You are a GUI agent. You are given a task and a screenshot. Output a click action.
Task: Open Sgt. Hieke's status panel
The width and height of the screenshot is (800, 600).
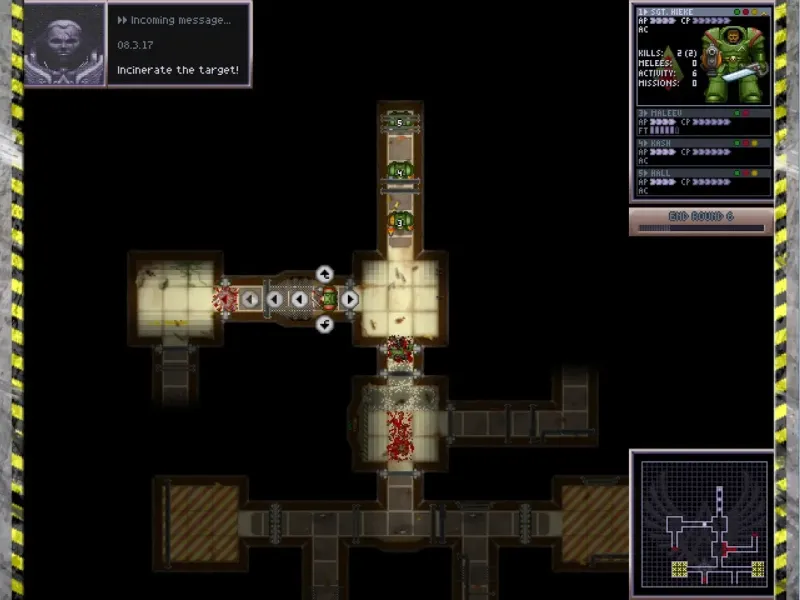(703, 55)
